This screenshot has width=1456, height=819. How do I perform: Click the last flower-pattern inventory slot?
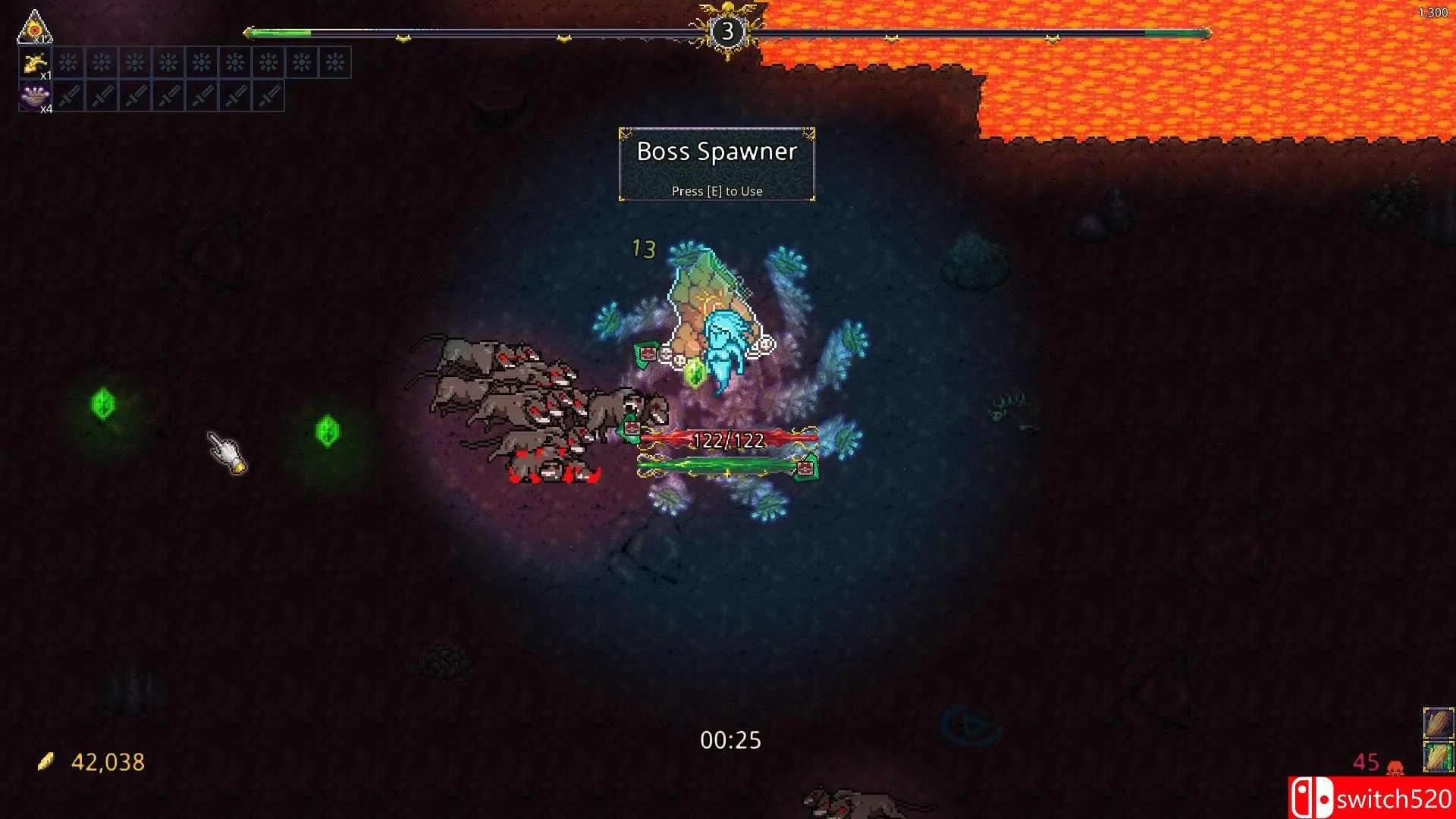tap(336, 63)
